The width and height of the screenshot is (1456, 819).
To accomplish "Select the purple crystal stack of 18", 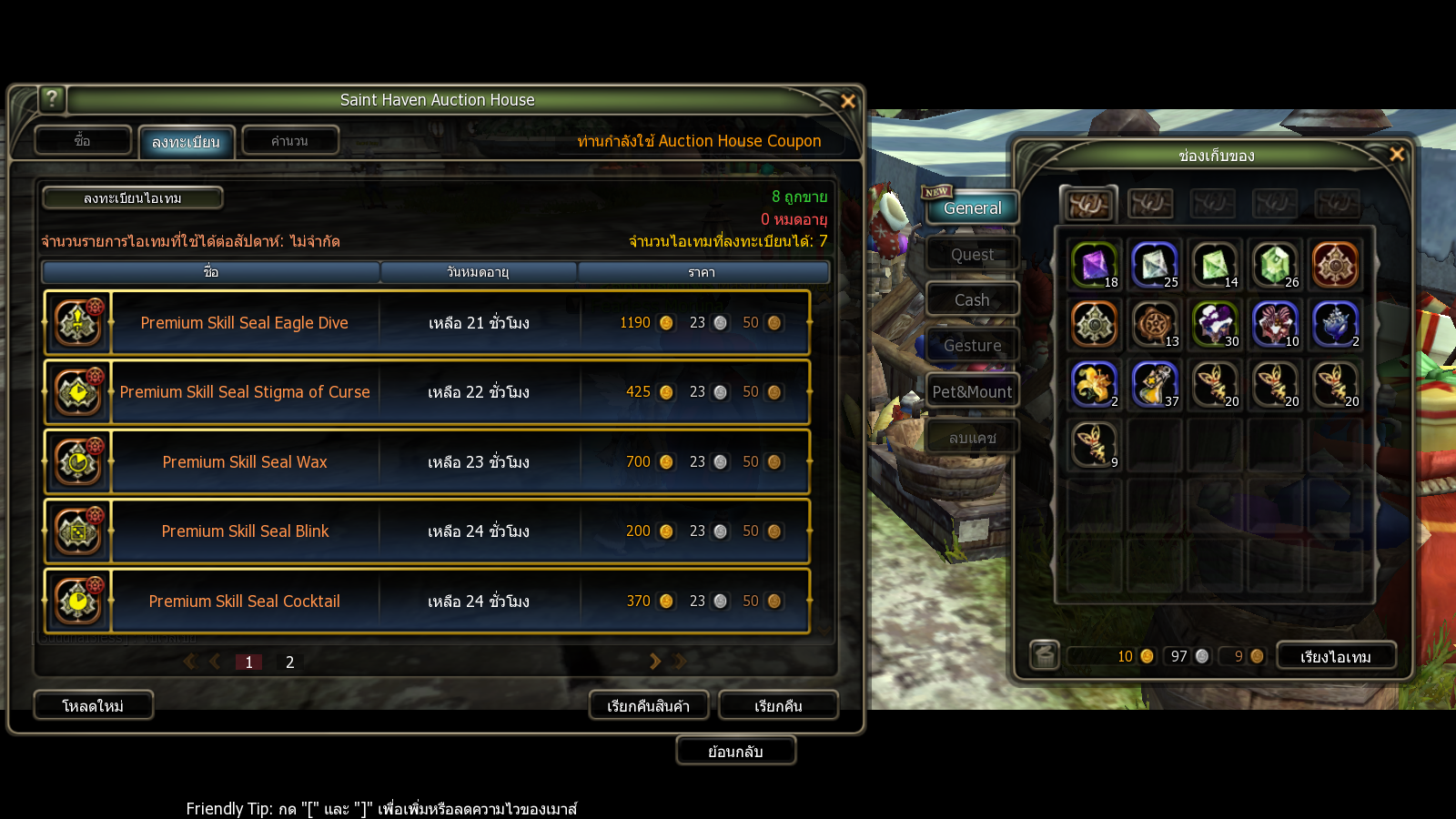I will point(1093,265).
